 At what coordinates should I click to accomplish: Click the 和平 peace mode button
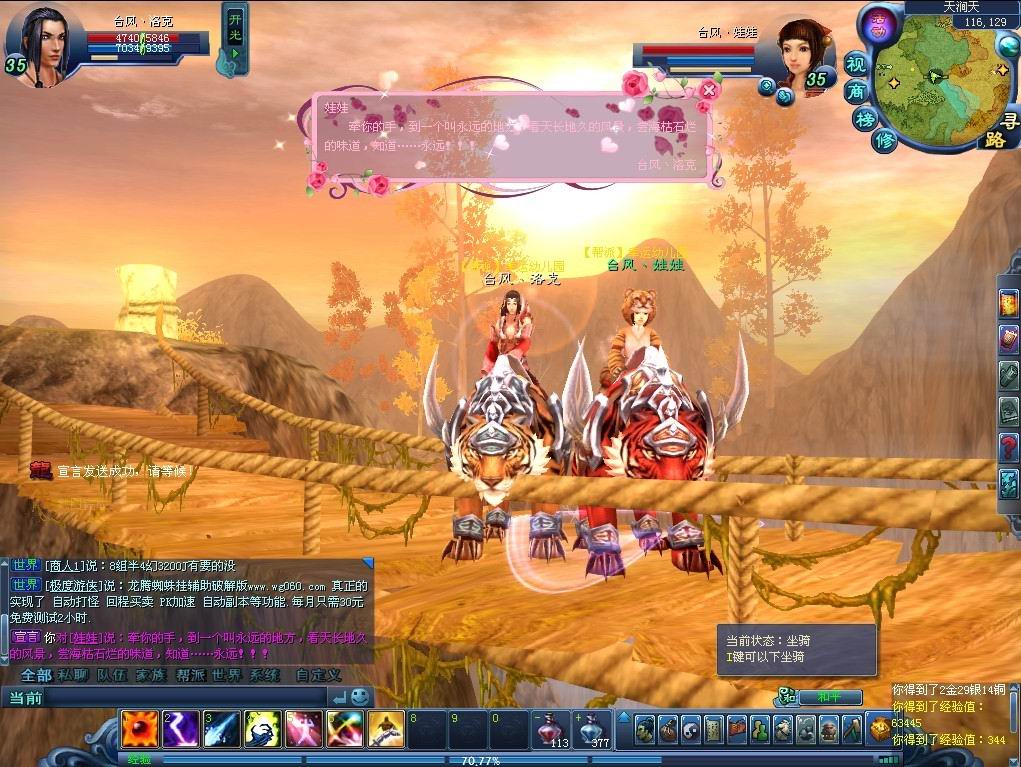[824, 697]
